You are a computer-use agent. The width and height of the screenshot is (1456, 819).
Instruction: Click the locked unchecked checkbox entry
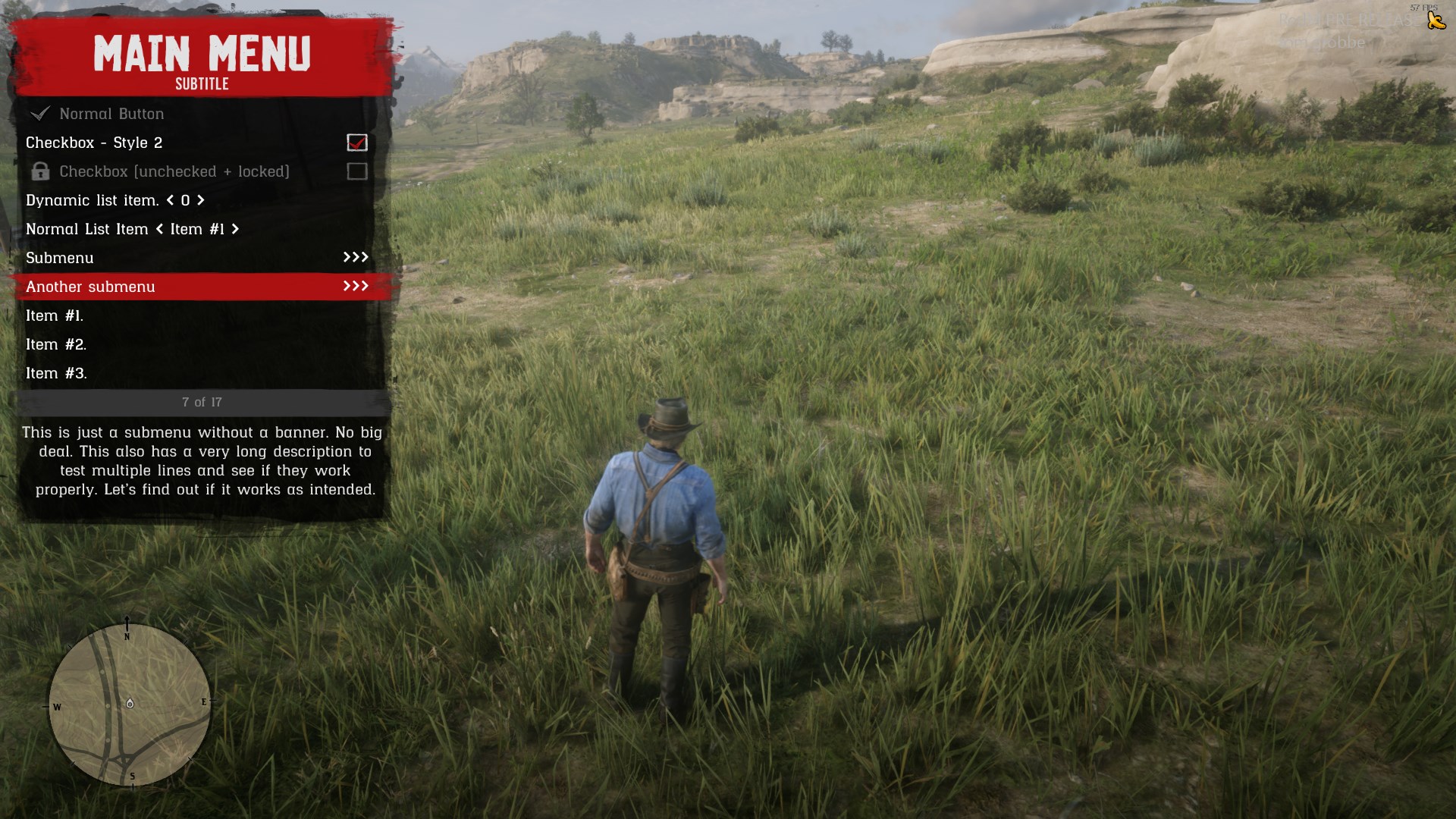pos(174,171)
